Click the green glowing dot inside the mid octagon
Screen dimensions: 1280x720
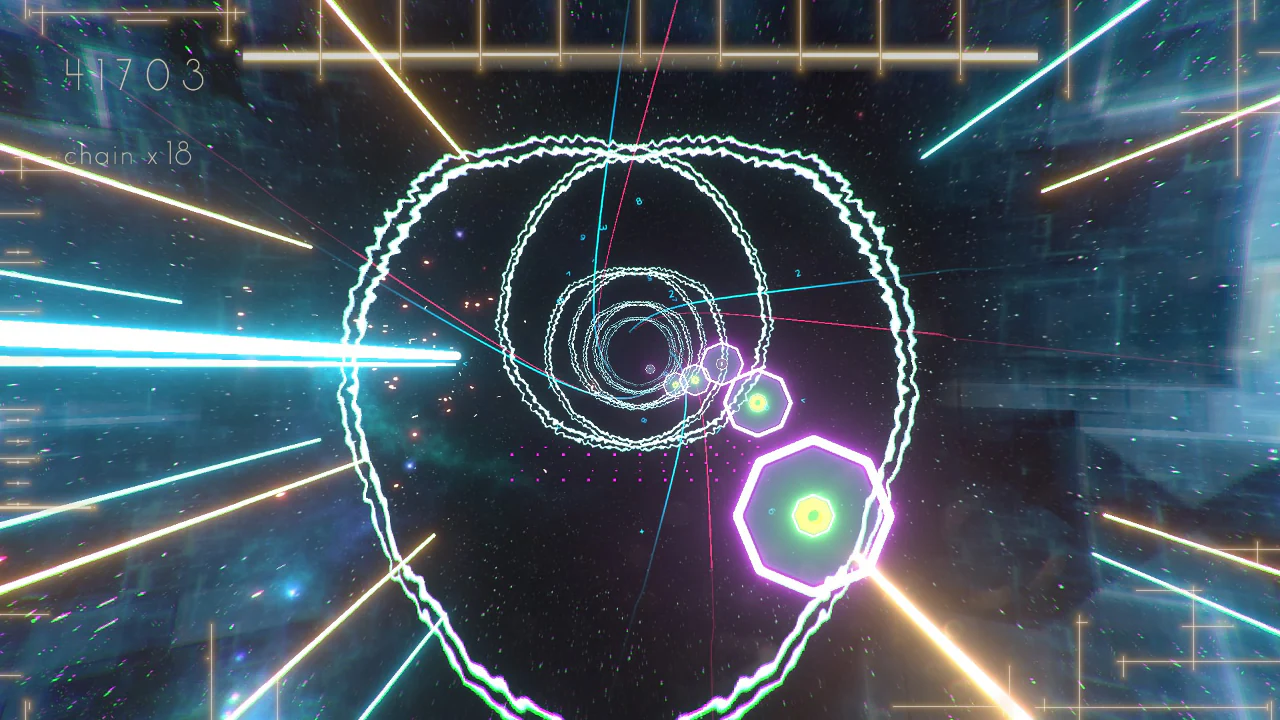point(757,402)
